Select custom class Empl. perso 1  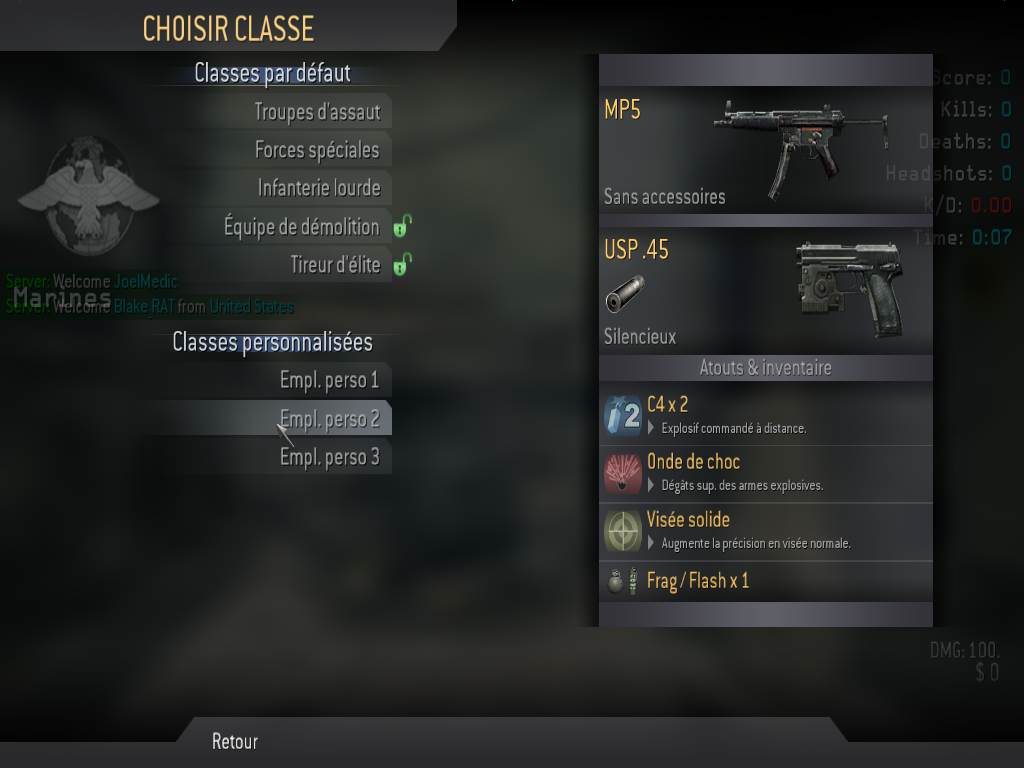point(329,380)
